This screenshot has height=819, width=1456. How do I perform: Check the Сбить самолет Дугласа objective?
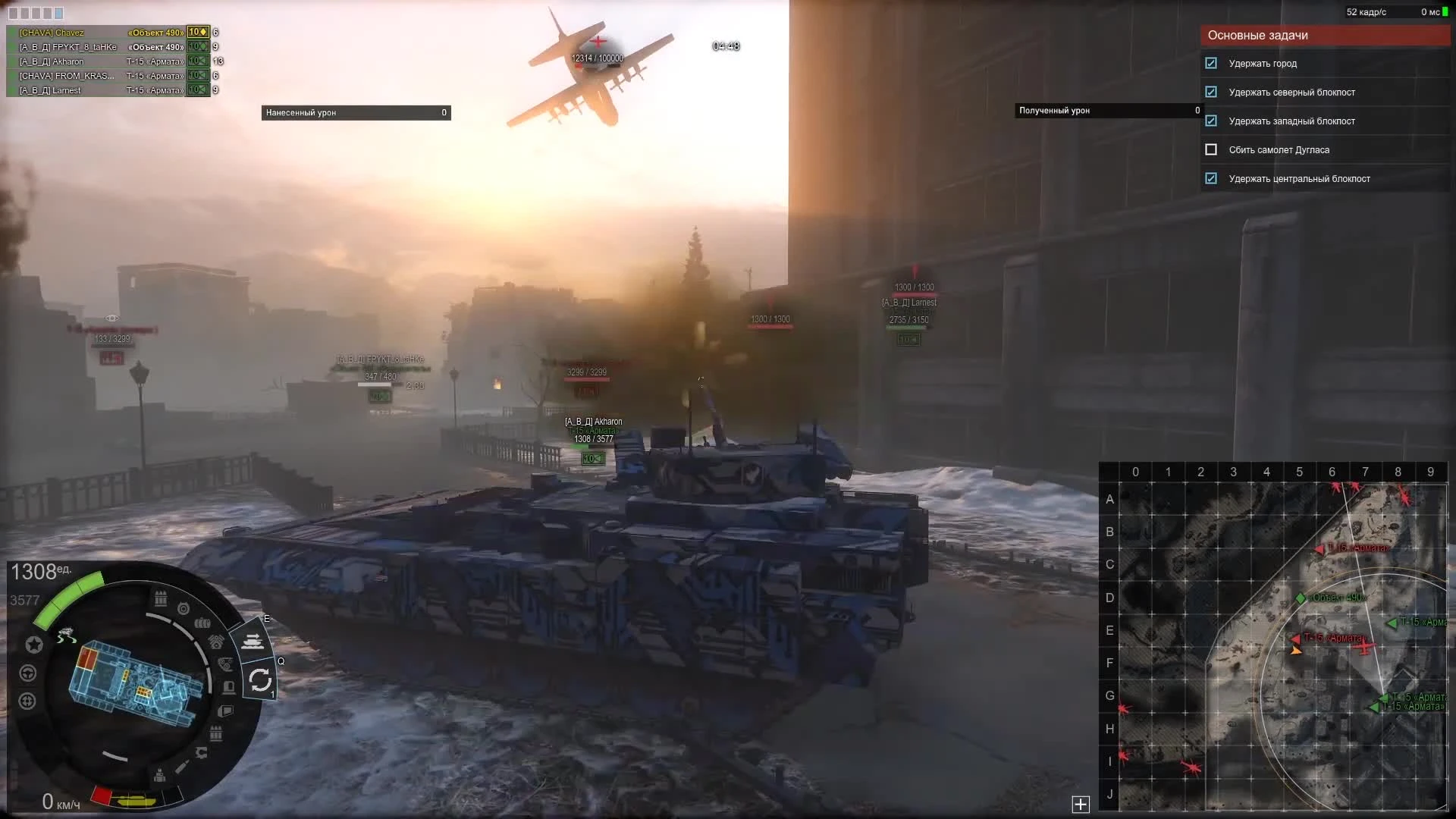pos(1212,149)
